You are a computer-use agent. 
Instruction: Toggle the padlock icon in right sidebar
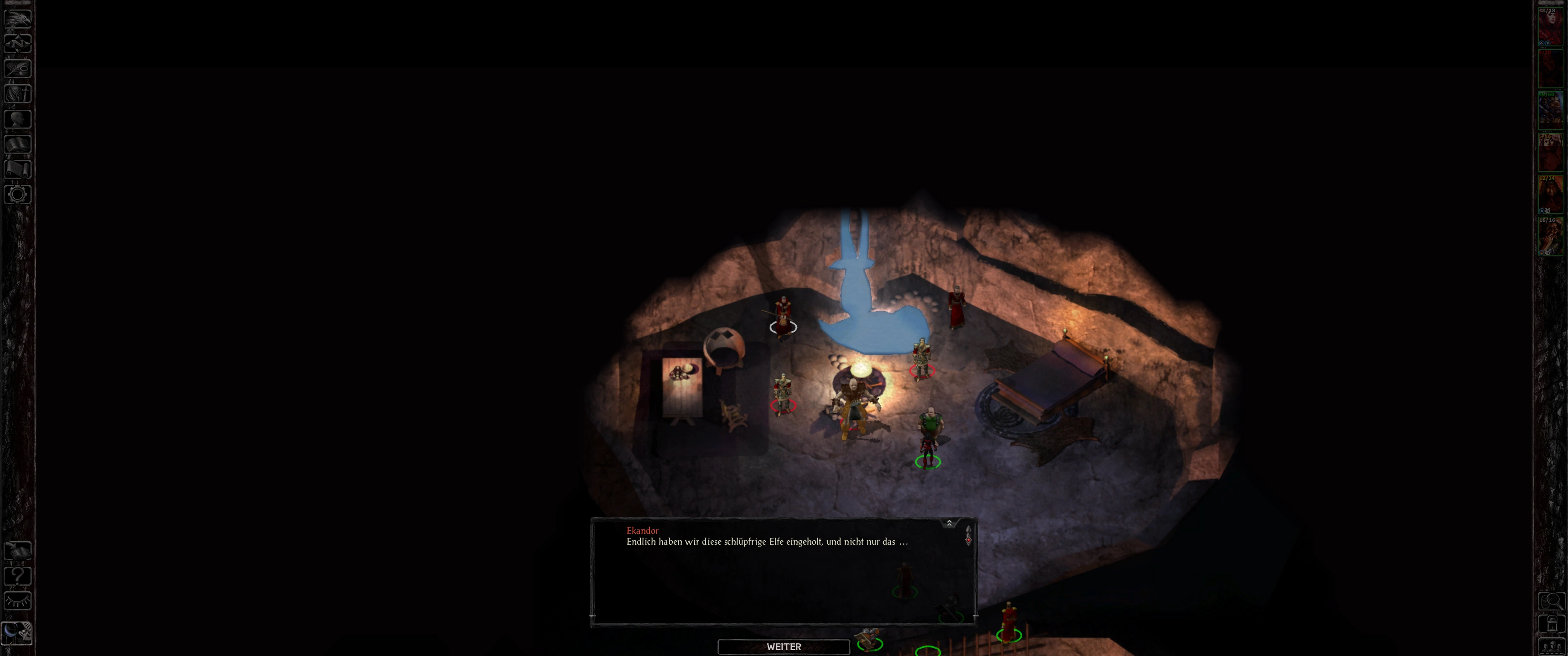pos(1551,624)
